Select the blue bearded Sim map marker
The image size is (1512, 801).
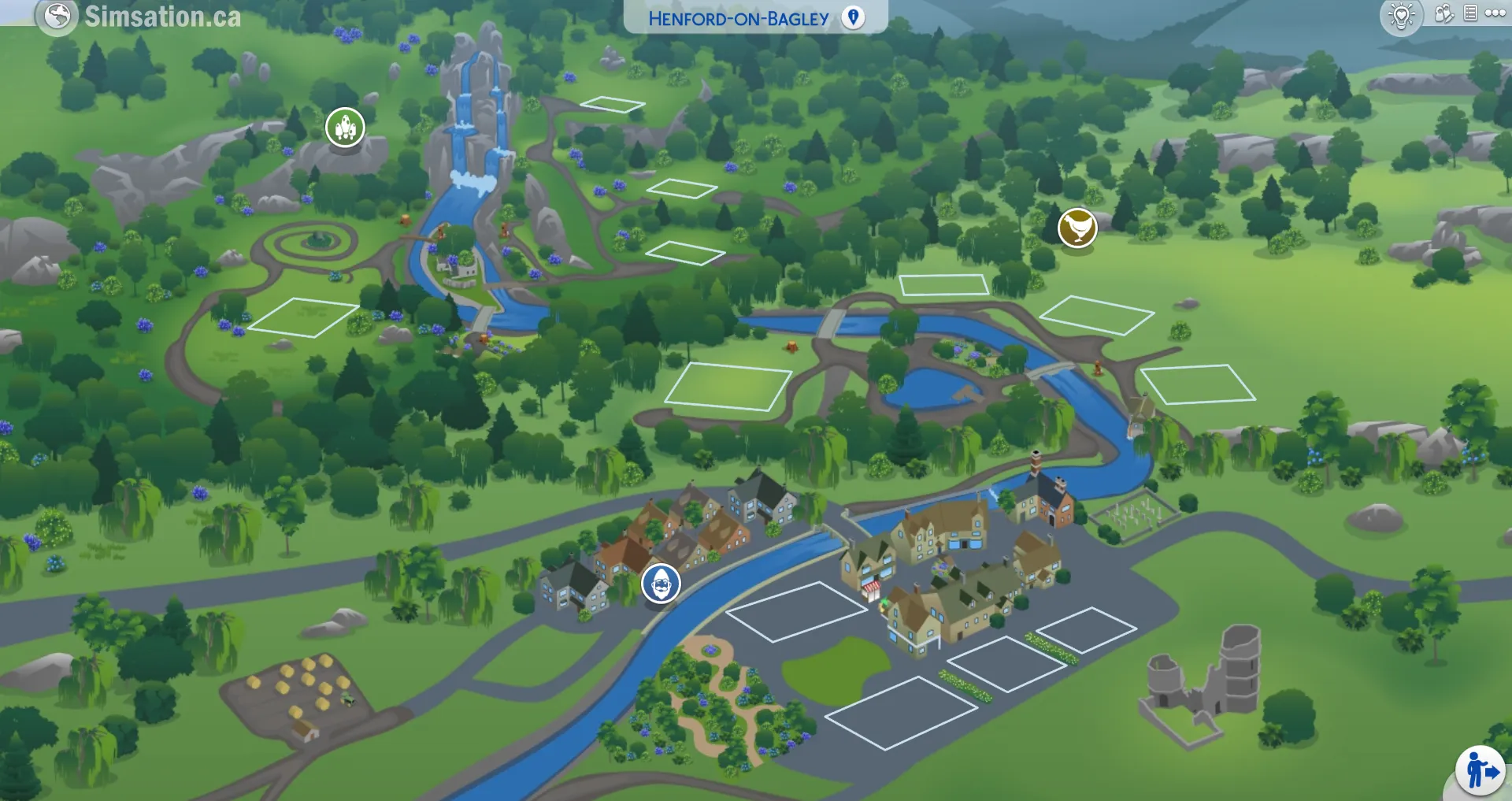(661, 584)
